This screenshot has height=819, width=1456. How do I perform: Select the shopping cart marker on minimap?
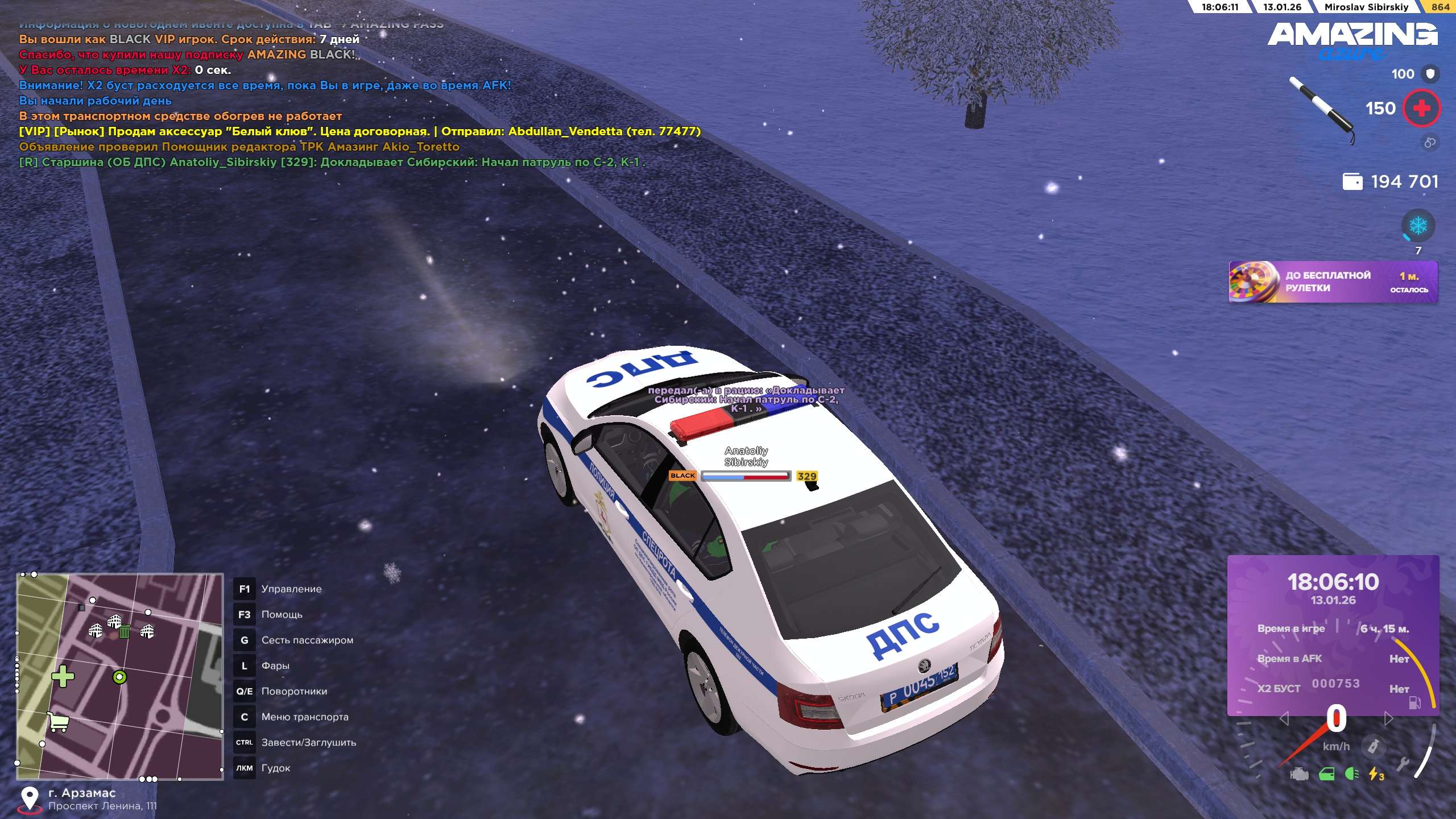point(58,722)
